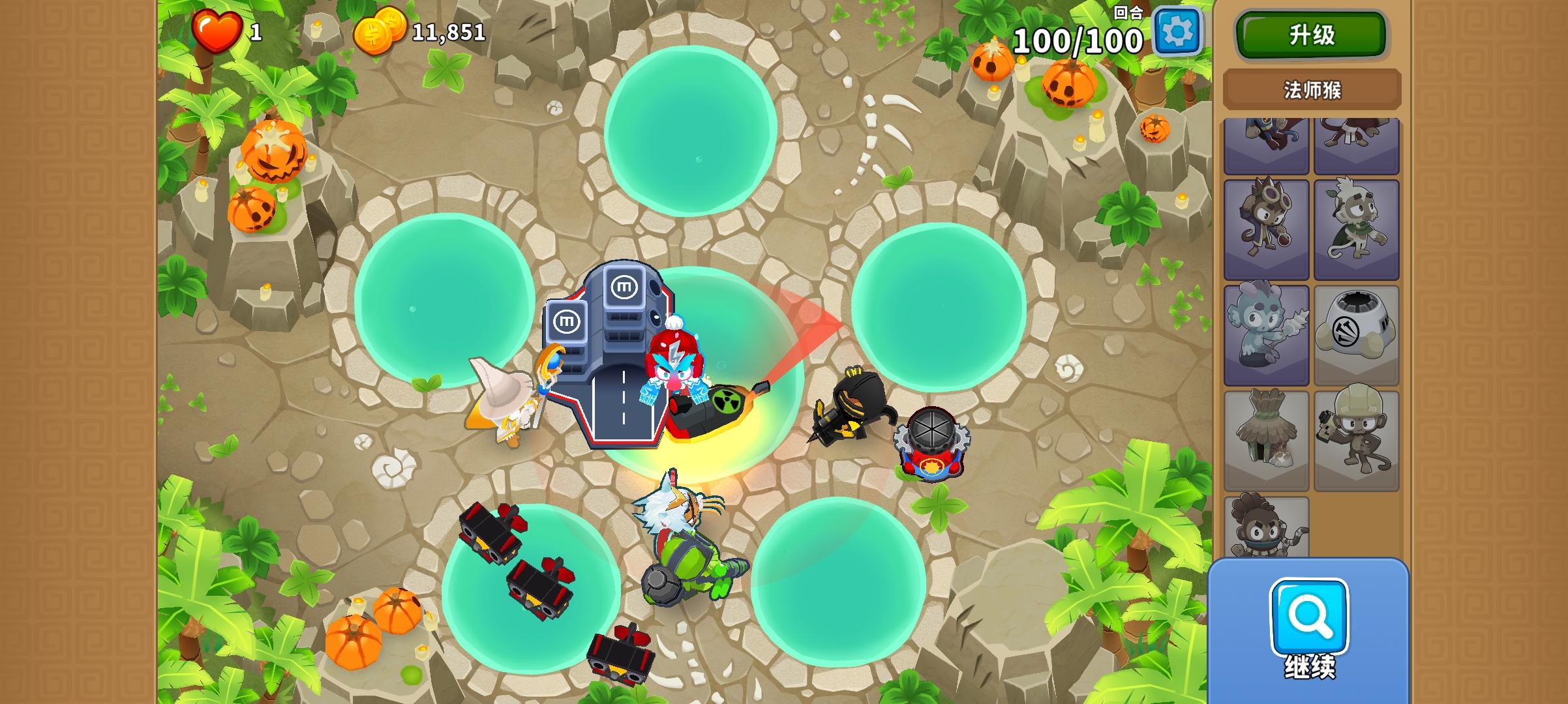Select the caped super monkey portrait in sidebar
1568x704 pixels.
point(1266,140)
